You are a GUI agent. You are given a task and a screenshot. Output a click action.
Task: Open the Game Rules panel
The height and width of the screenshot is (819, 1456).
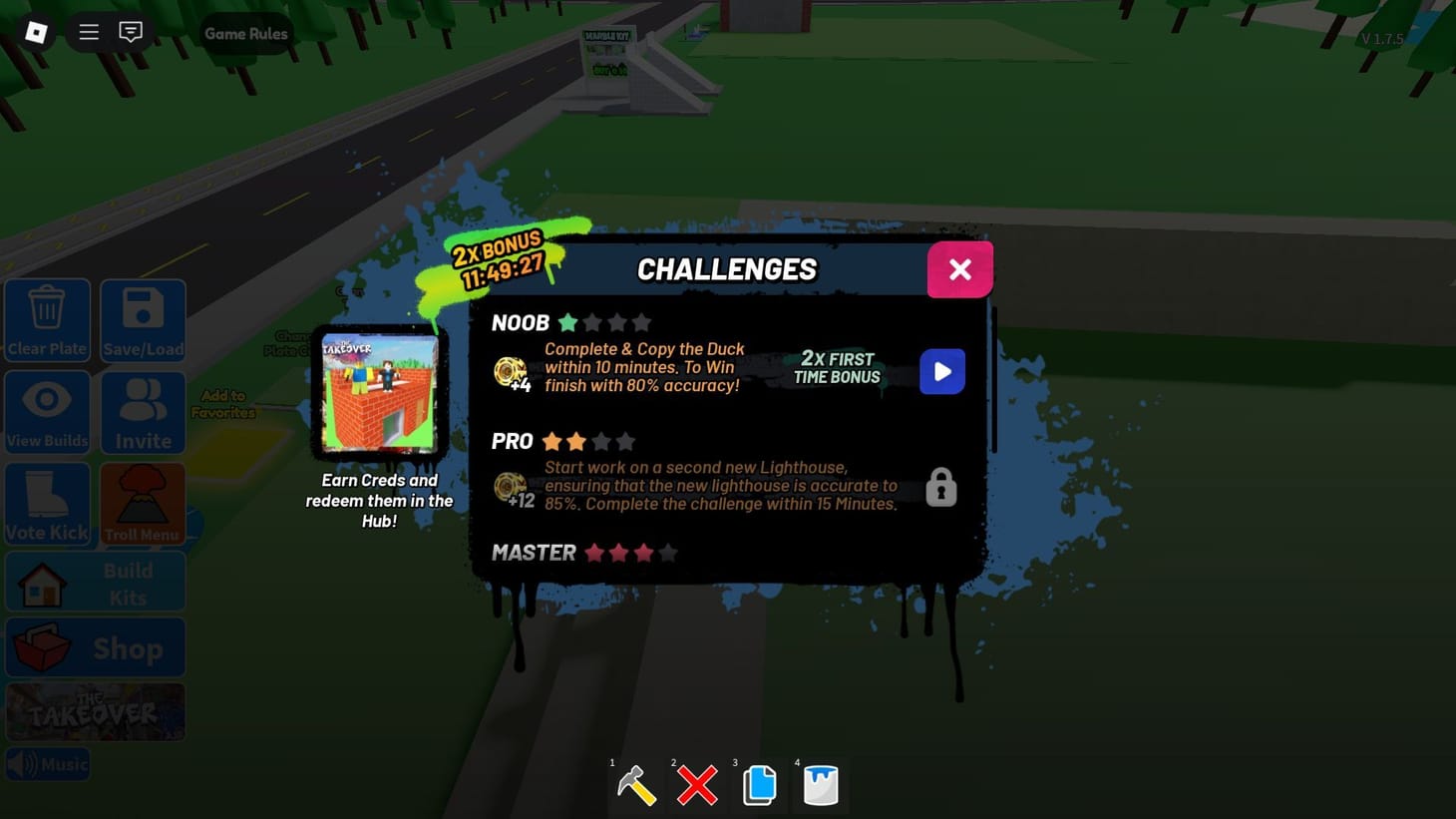pos(245,33)
